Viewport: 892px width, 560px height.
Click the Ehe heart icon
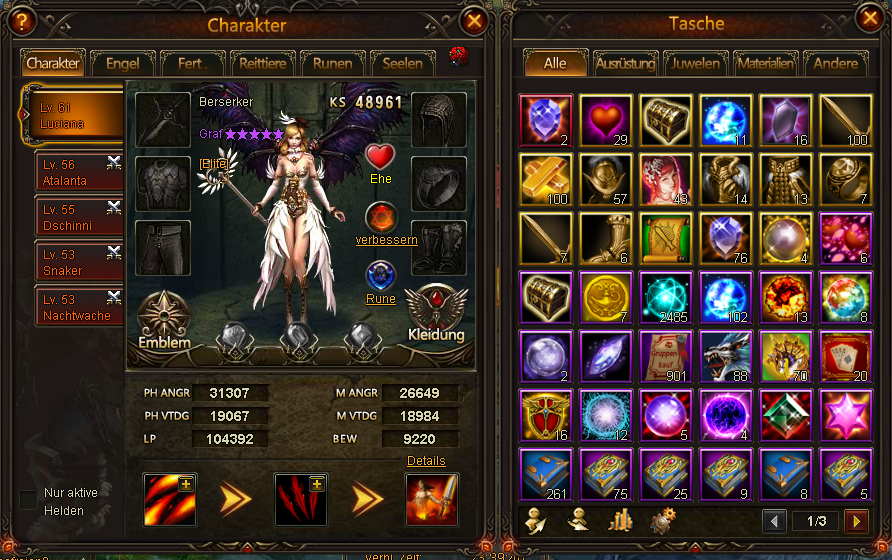click(380, 158)
